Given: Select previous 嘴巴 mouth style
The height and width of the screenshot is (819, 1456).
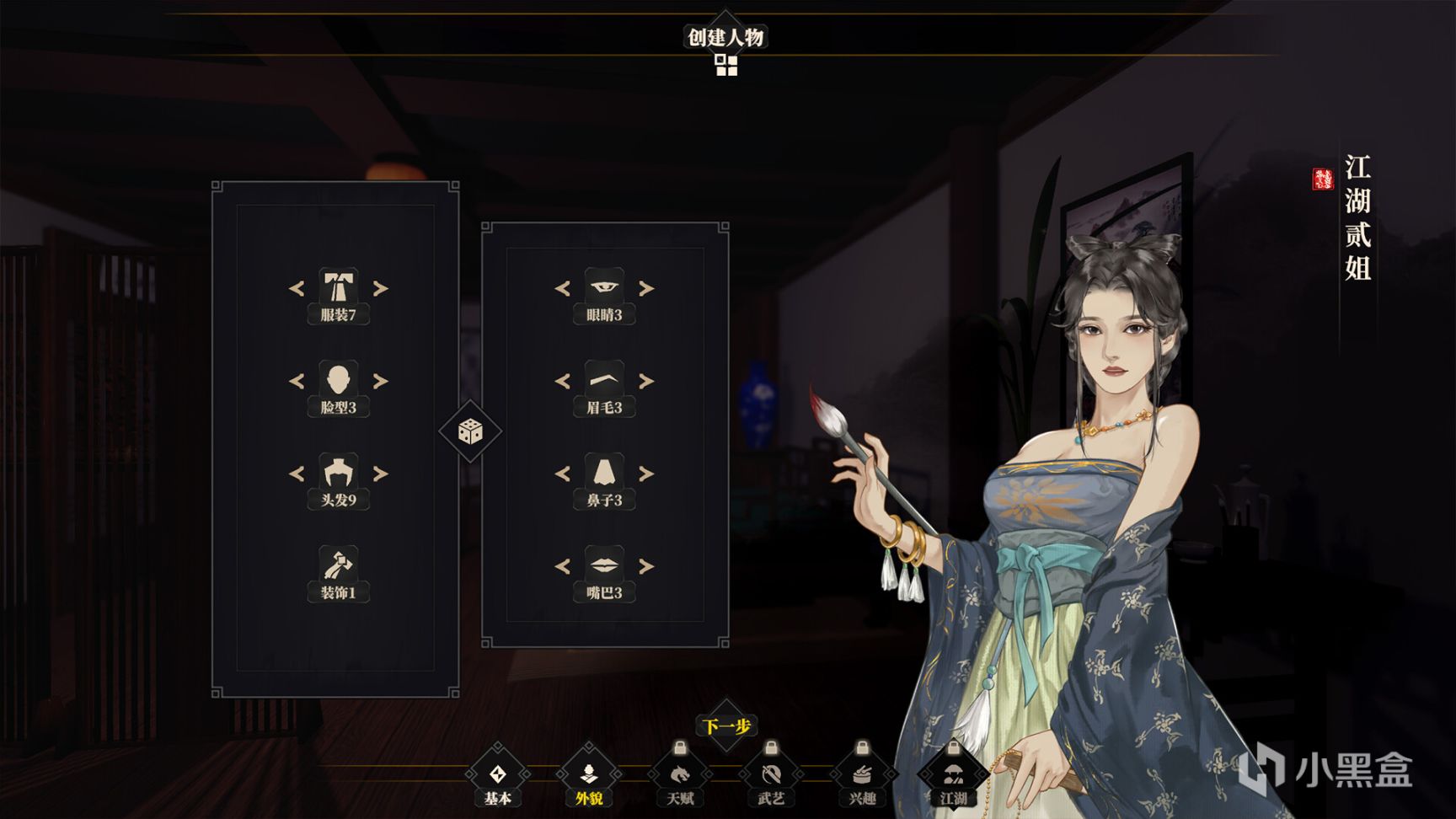Looking at the screenshot, I should coord(562,566).
